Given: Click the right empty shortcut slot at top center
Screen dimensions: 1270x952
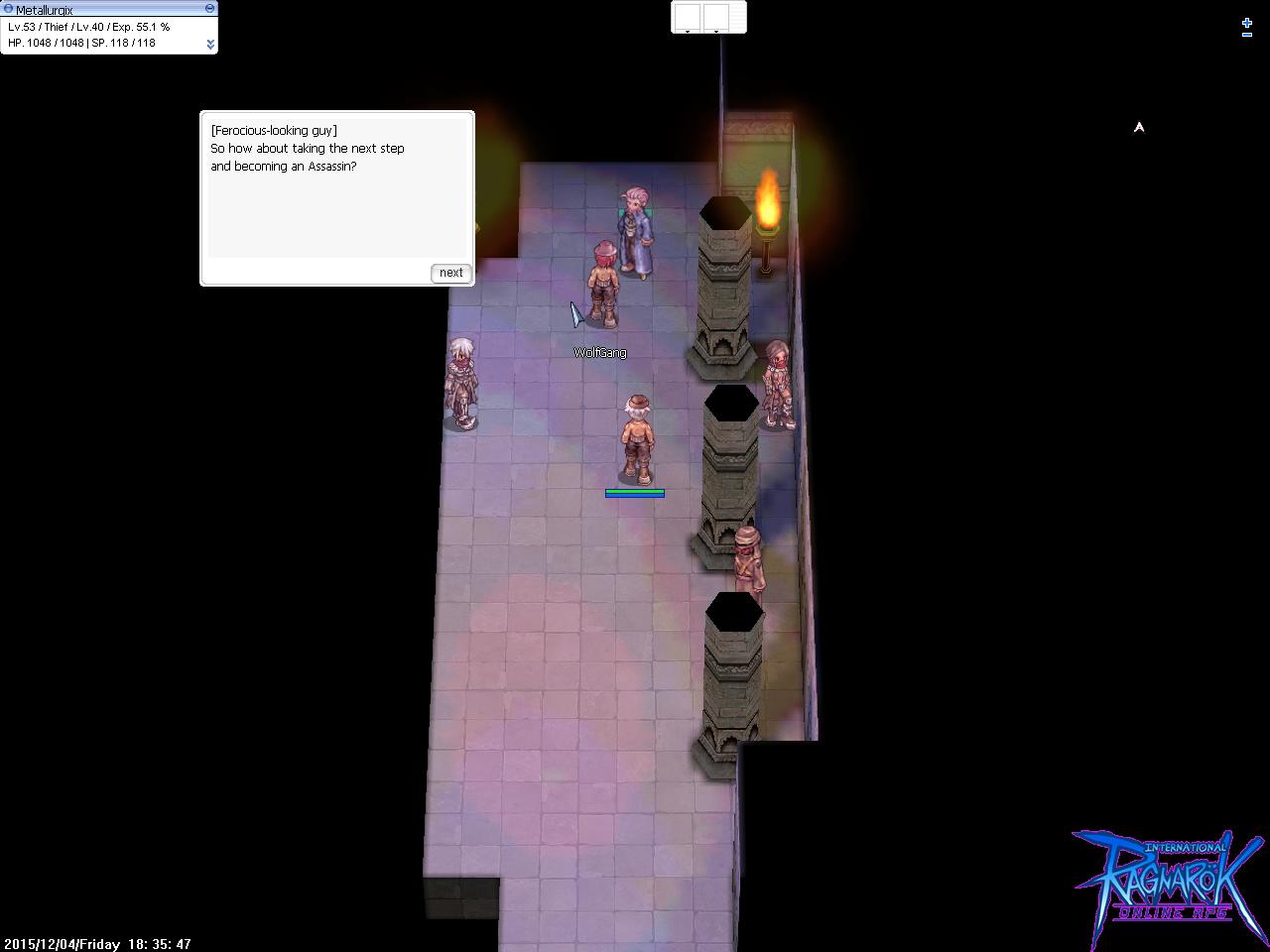Looking at the screenshot, I should pos(716,16).
